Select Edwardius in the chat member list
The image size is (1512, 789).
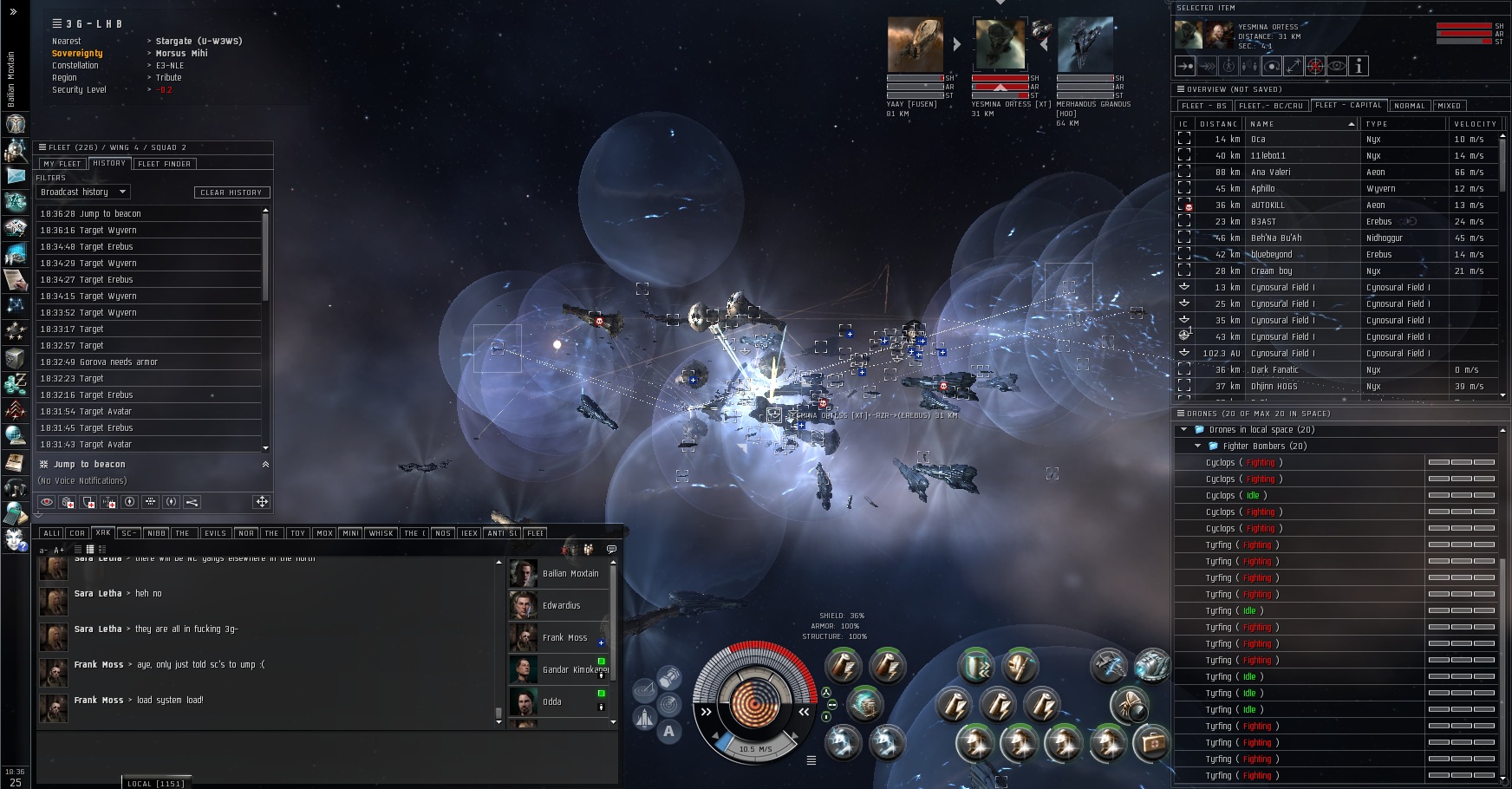pyautogui.click(x=560, y=606)
